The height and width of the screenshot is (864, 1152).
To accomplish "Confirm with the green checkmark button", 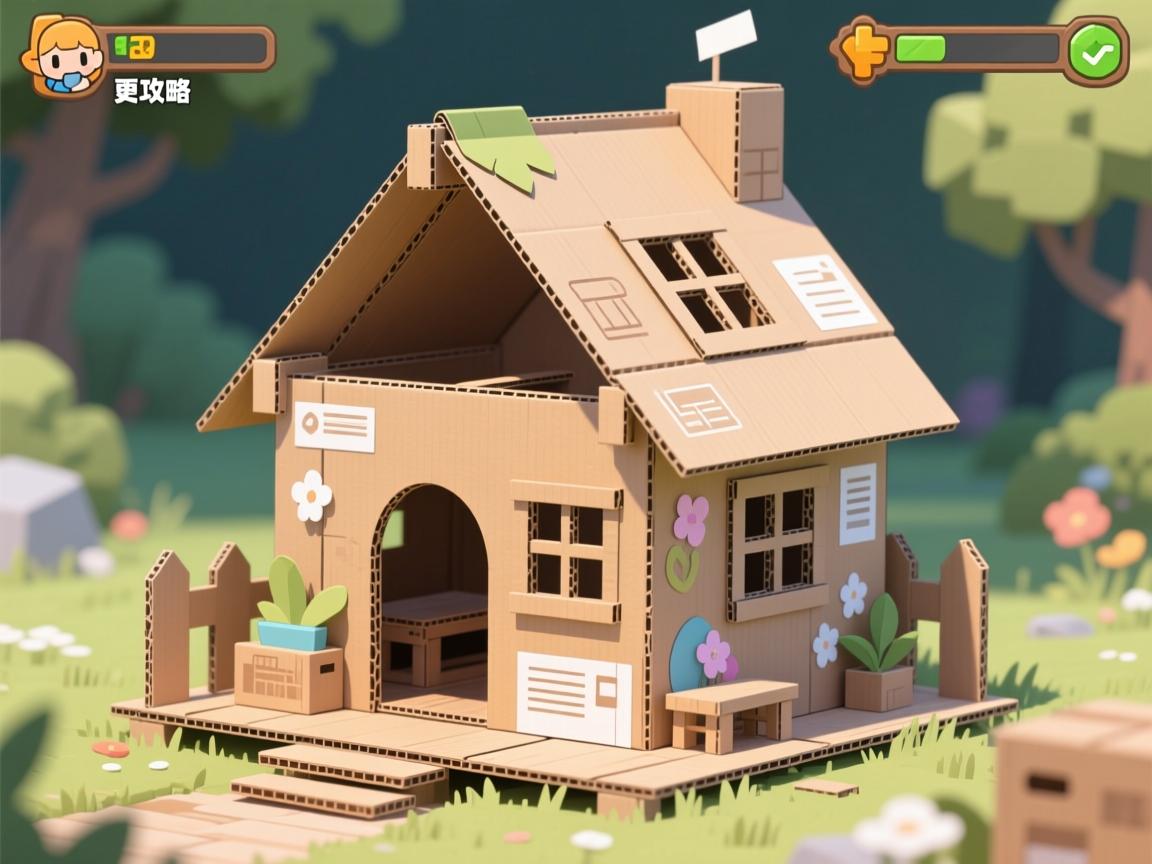I will [x=1095, y=51].
